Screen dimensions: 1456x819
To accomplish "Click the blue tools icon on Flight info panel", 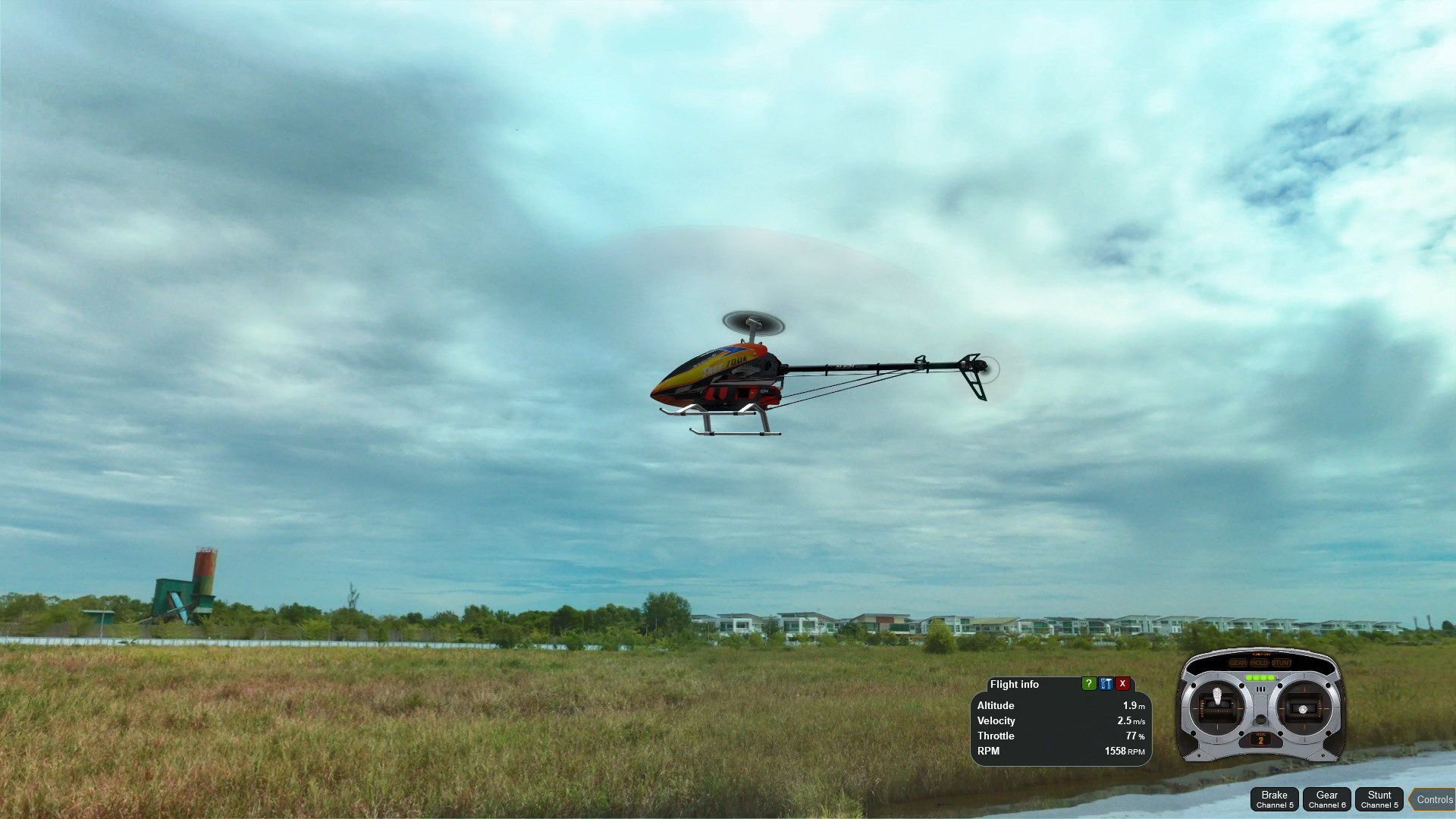I will (x=1106, y=684).
